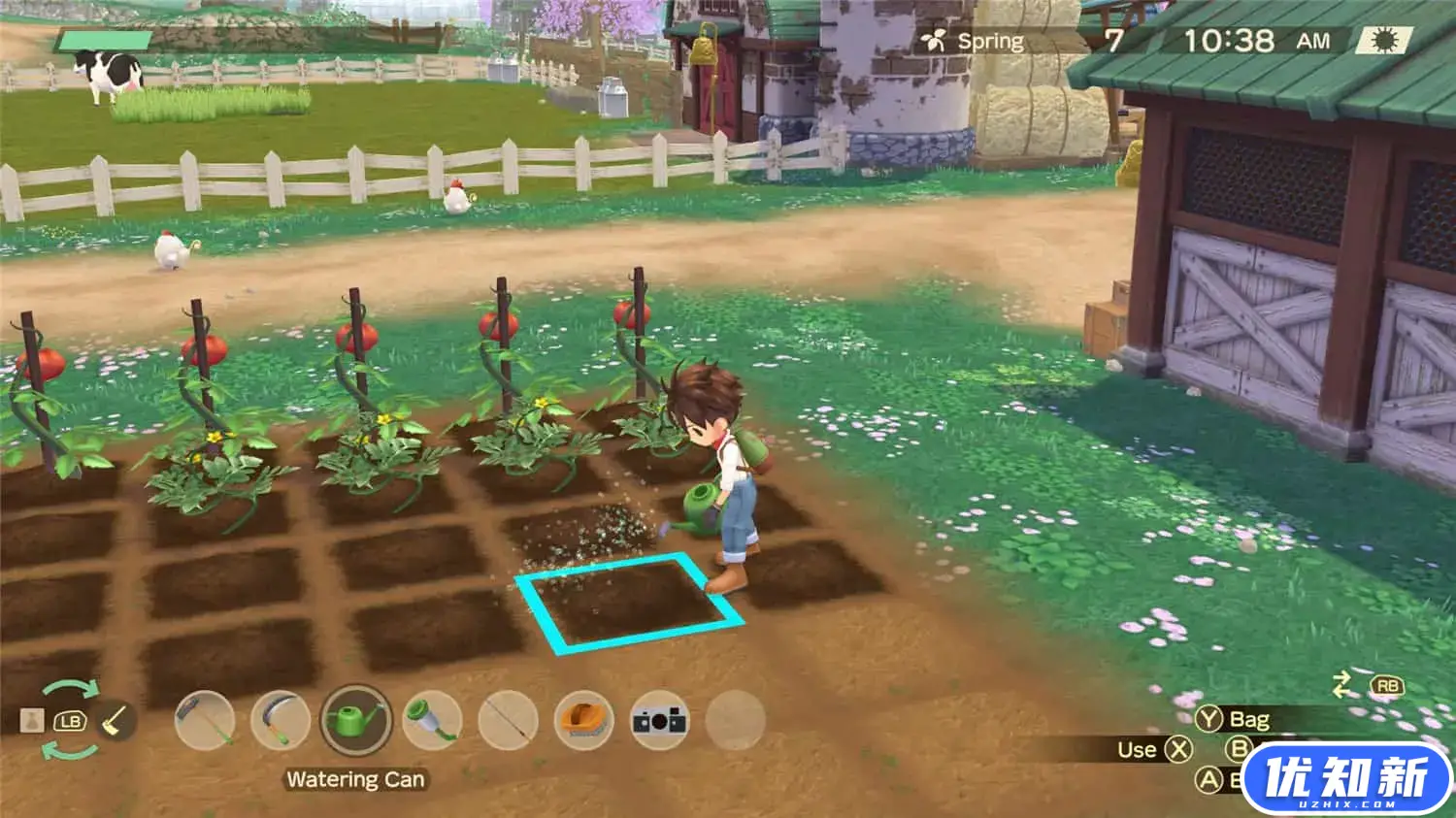Open the Camera tool
Screen dimensions: 1456x818
pos(657,721)
